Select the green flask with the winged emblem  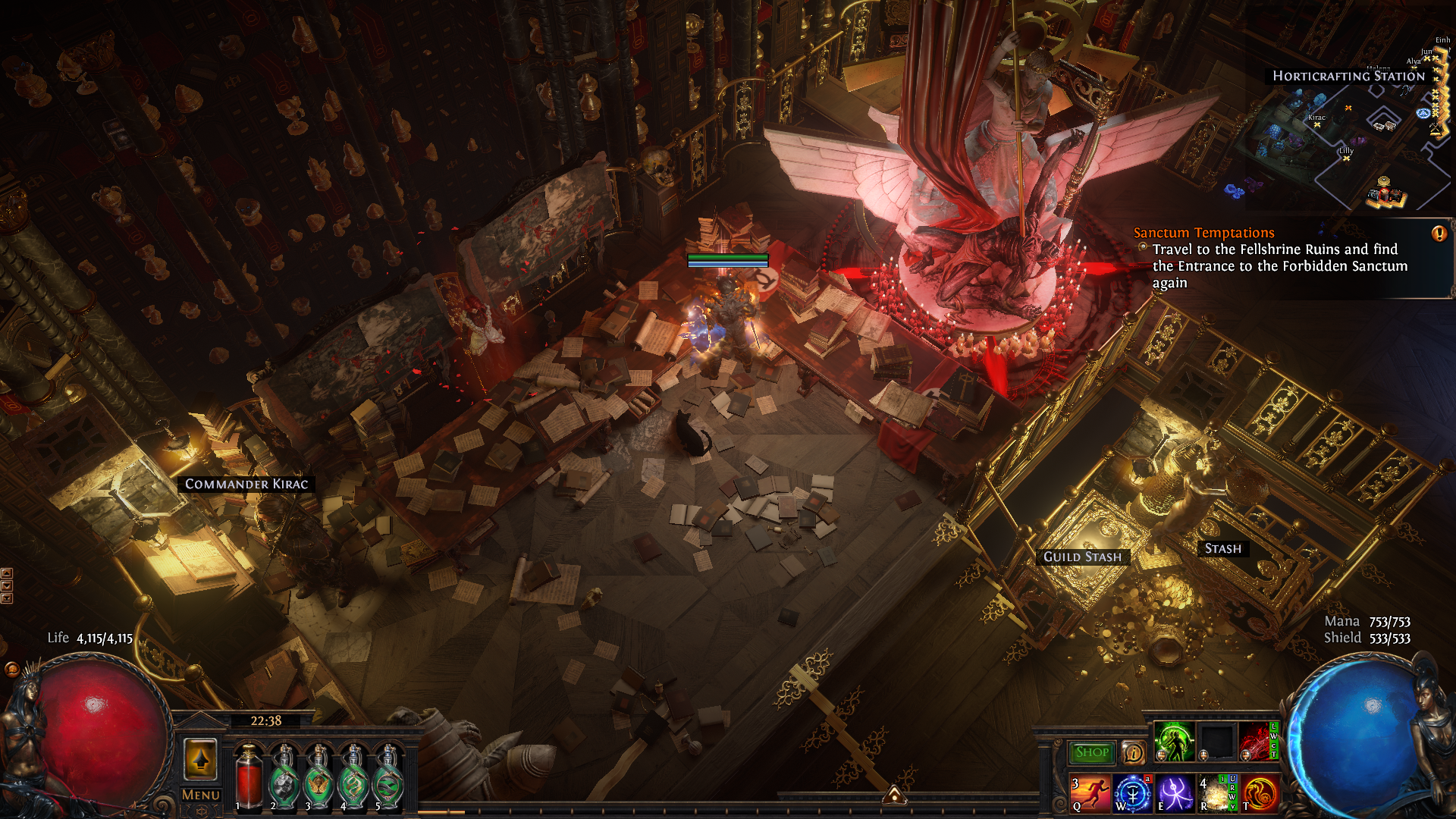click(318, 777)
